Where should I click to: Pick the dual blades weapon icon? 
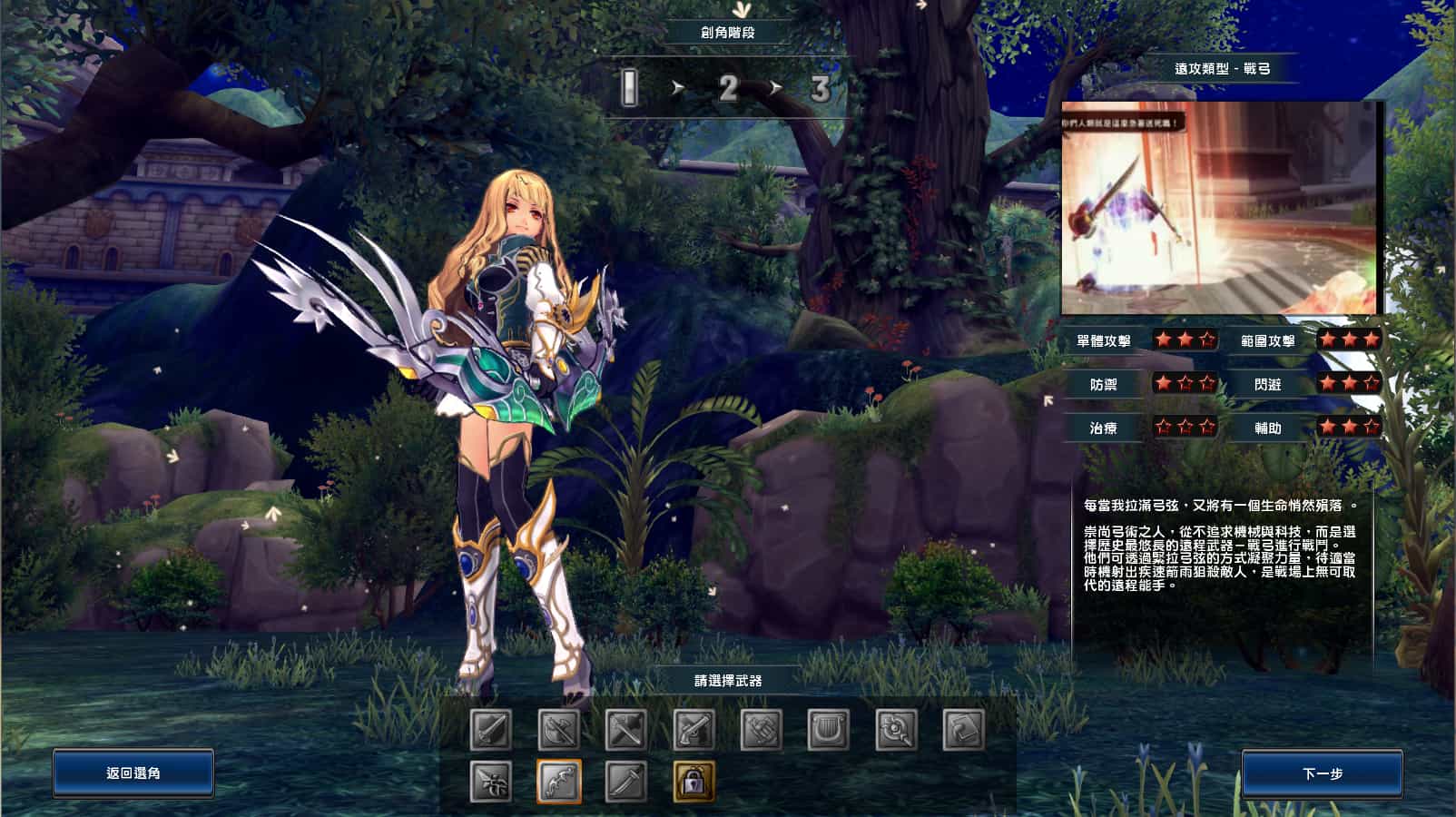click(x=627, y=729)
